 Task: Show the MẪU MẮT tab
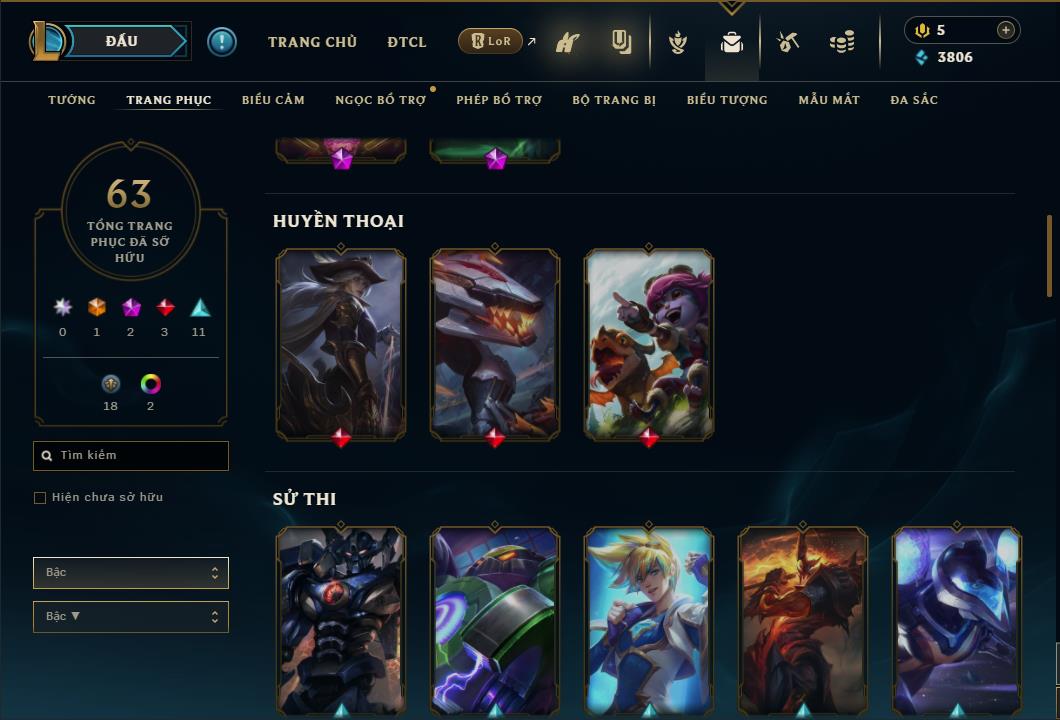(x=829, y=100)
